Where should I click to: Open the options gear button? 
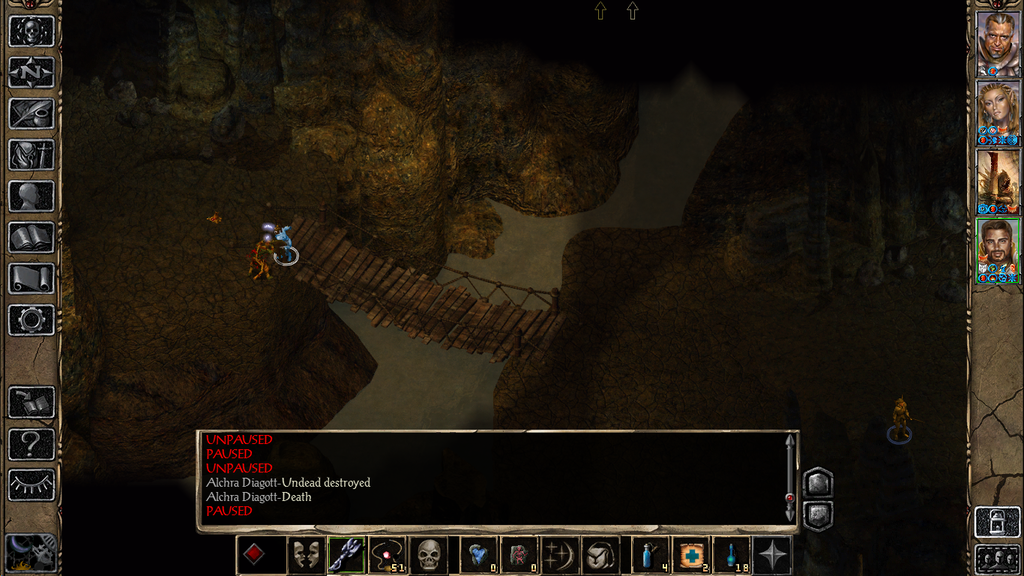[x=31, y=320]
